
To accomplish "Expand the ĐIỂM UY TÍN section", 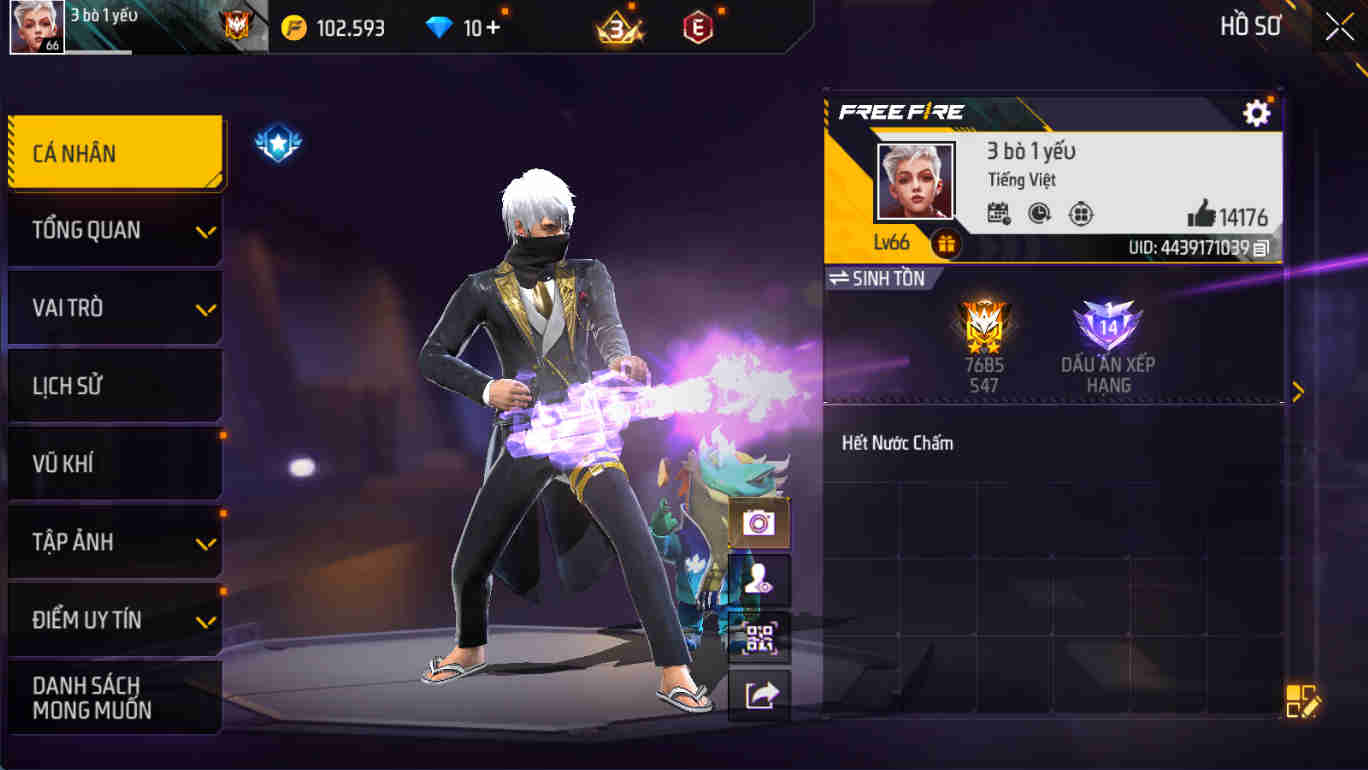I will 113,619.
